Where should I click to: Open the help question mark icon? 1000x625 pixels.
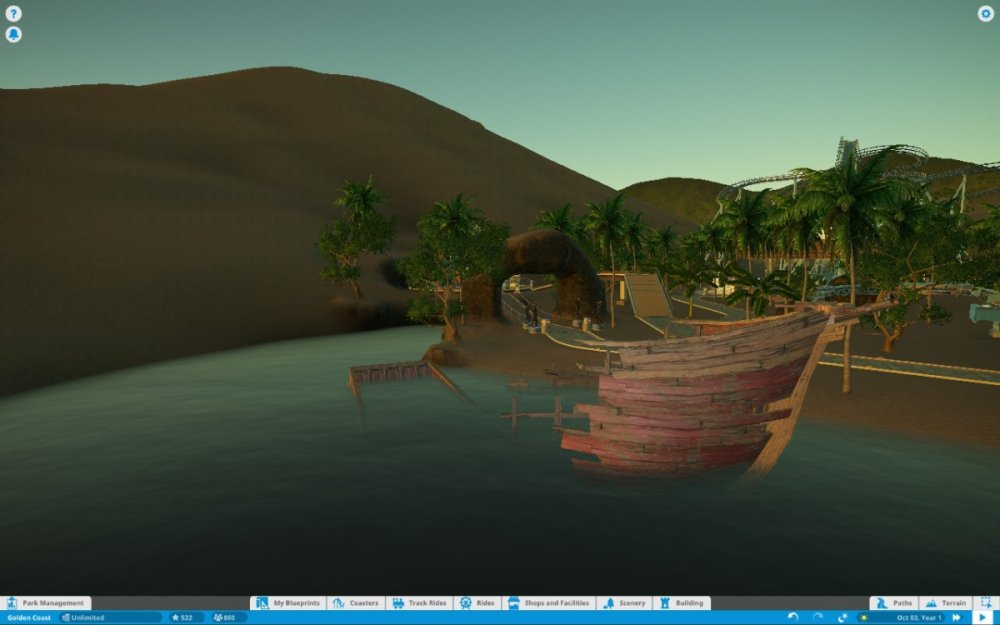[14, 14]
